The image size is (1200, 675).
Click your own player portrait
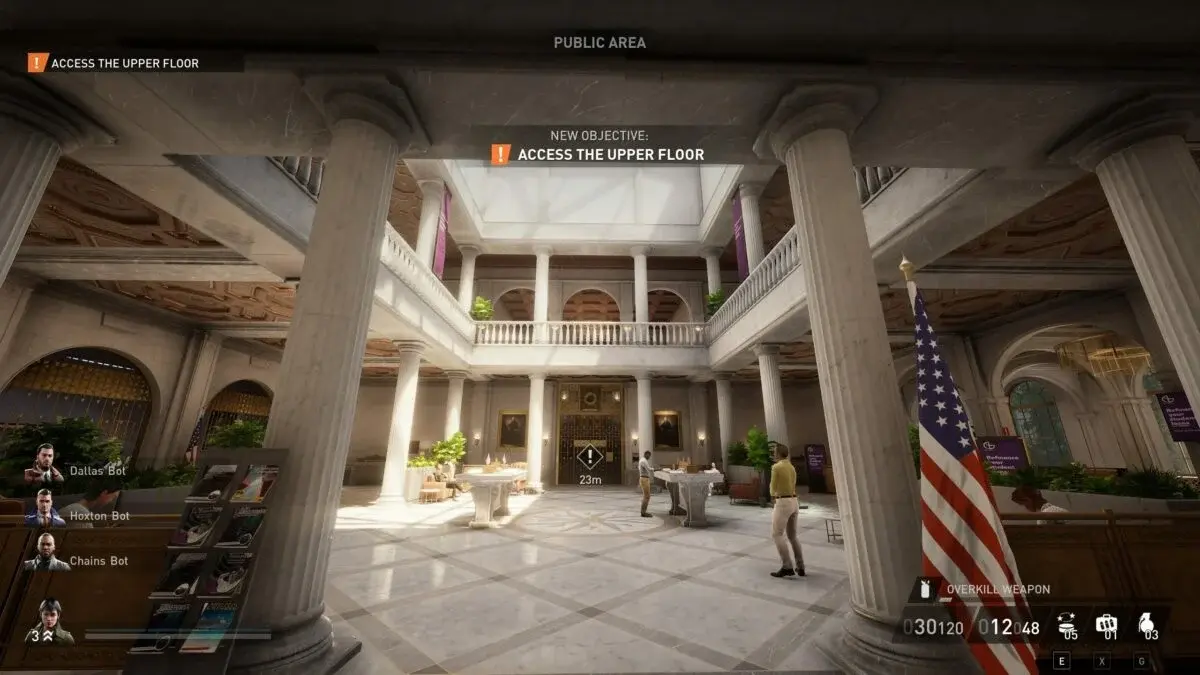tap(49, 620)
